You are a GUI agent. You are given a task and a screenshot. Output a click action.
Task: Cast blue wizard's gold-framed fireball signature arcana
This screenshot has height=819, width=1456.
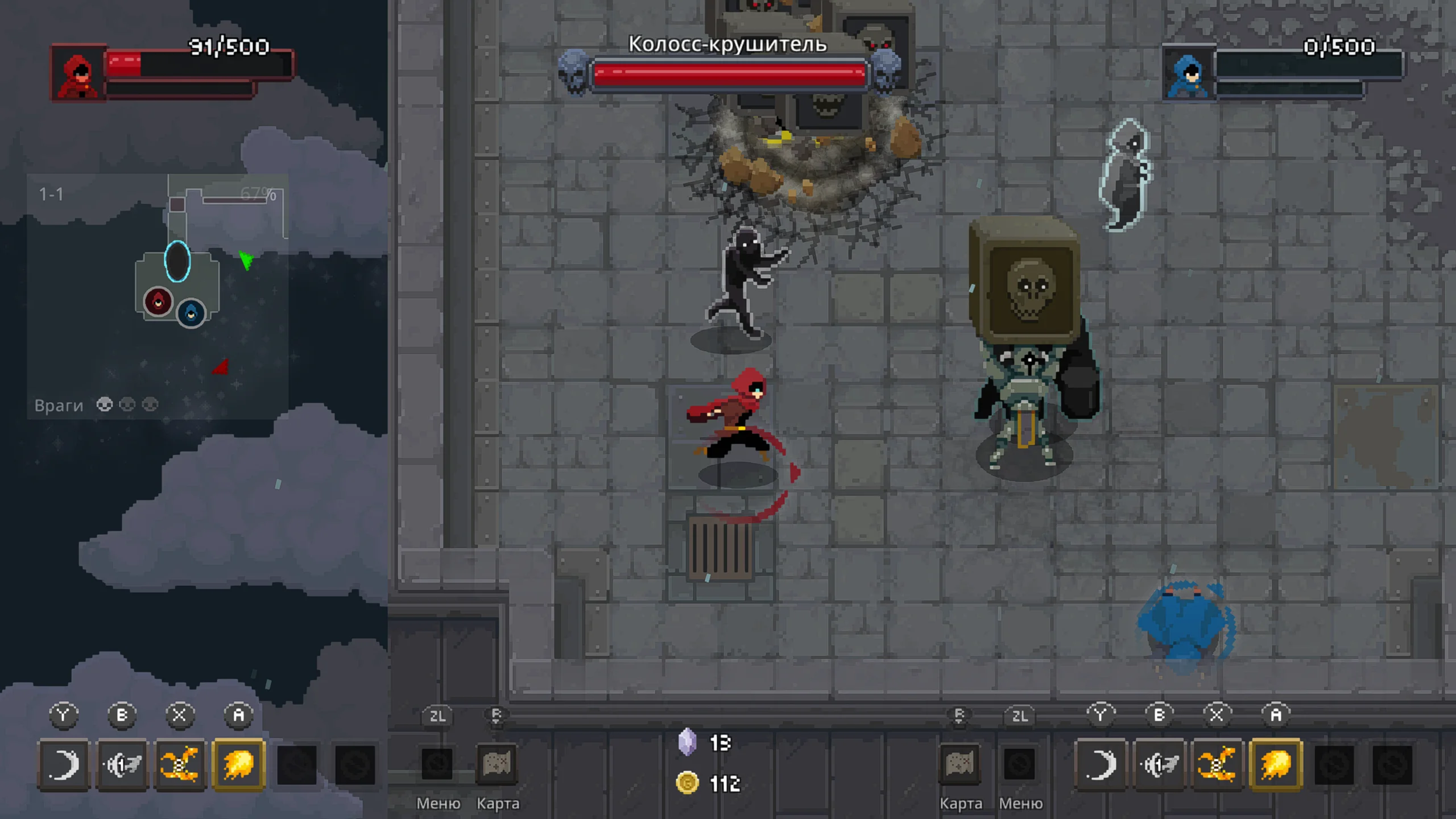tap(1276, 764)
